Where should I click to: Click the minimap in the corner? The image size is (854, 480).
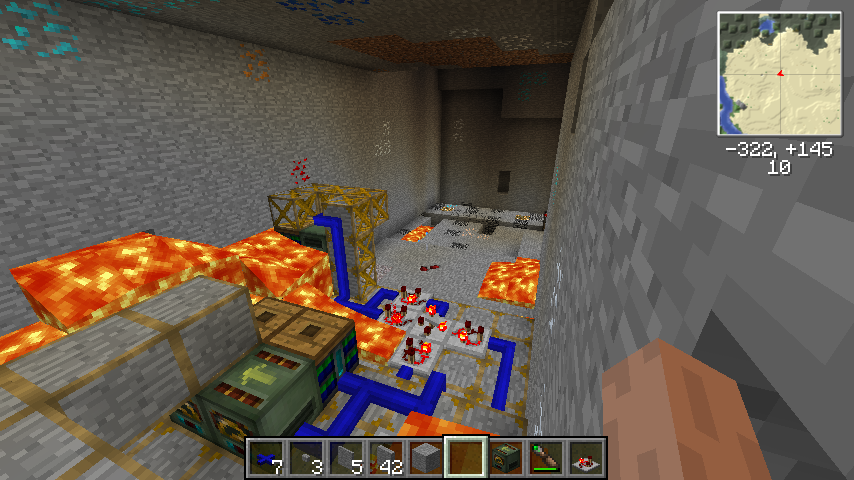[x=779, y=74]
